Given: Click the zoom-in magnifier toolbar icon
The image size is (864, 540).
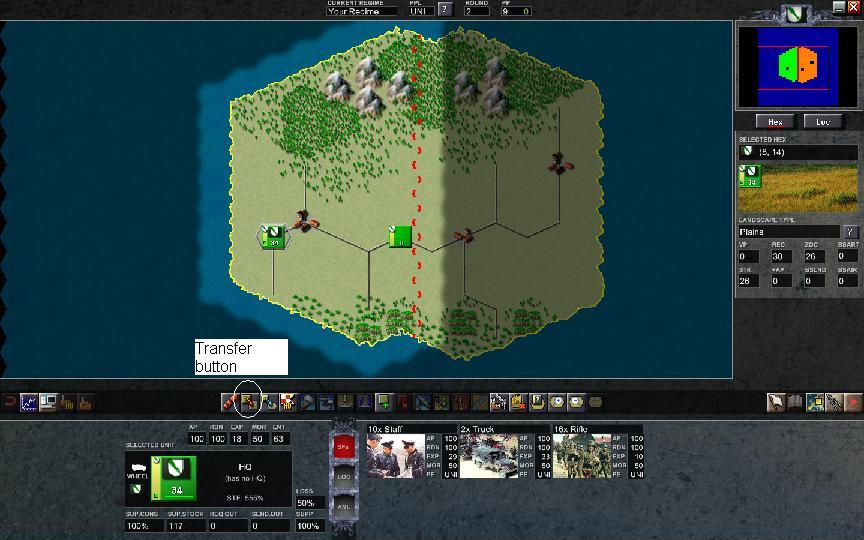Looking at the screenshot, I should [x=558, y=402].
